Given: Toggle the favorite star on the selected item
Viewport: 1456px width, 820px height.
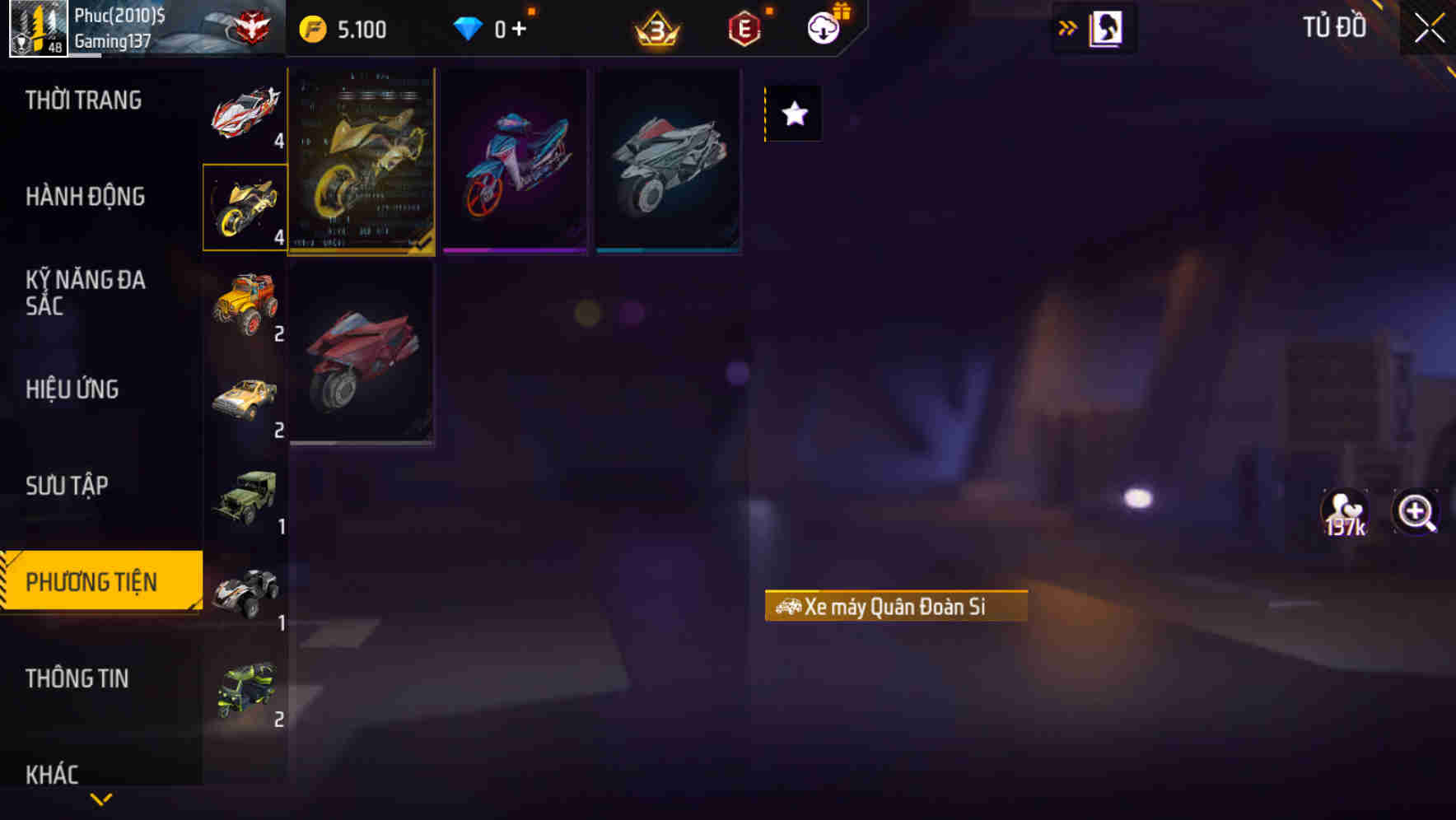Looking at the screenshot, I should pos(793,114).
